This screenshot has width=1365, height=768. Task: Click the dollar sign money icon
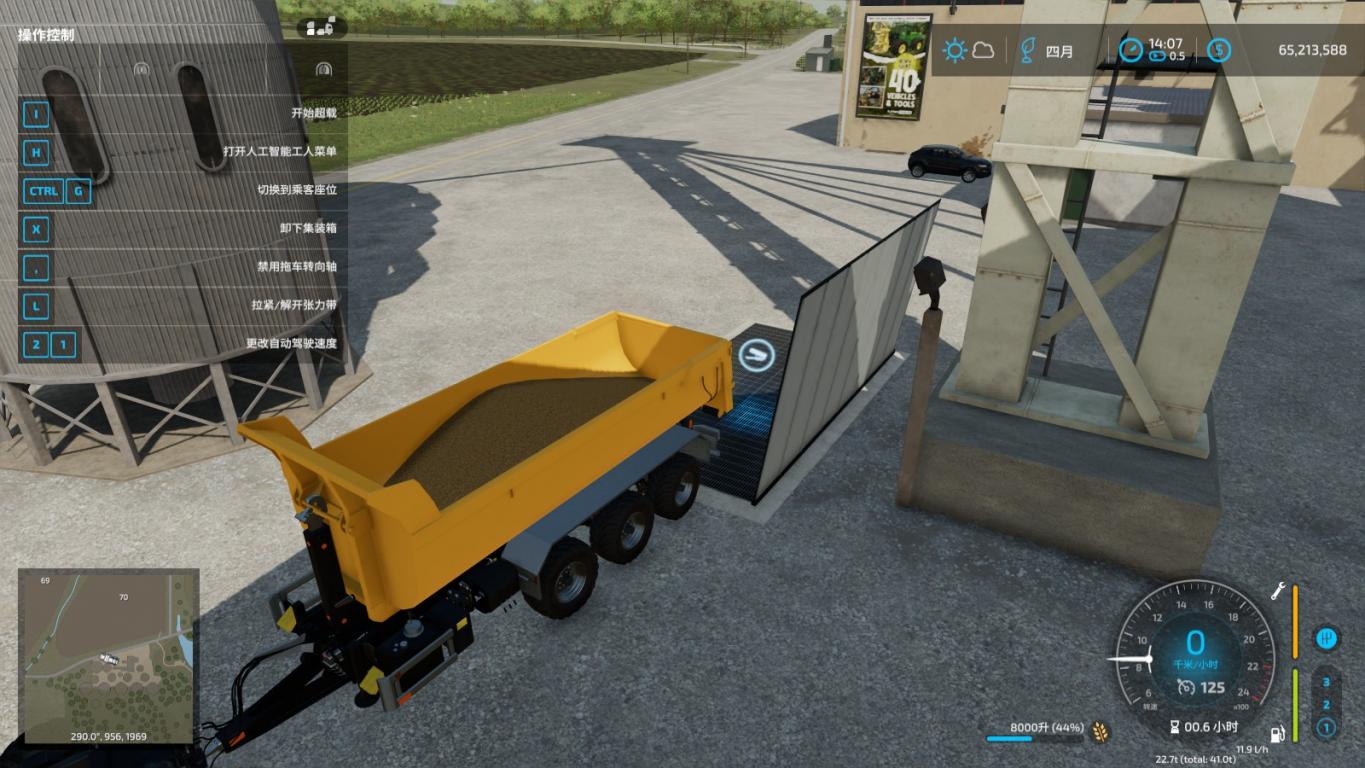click(1218, 50)
